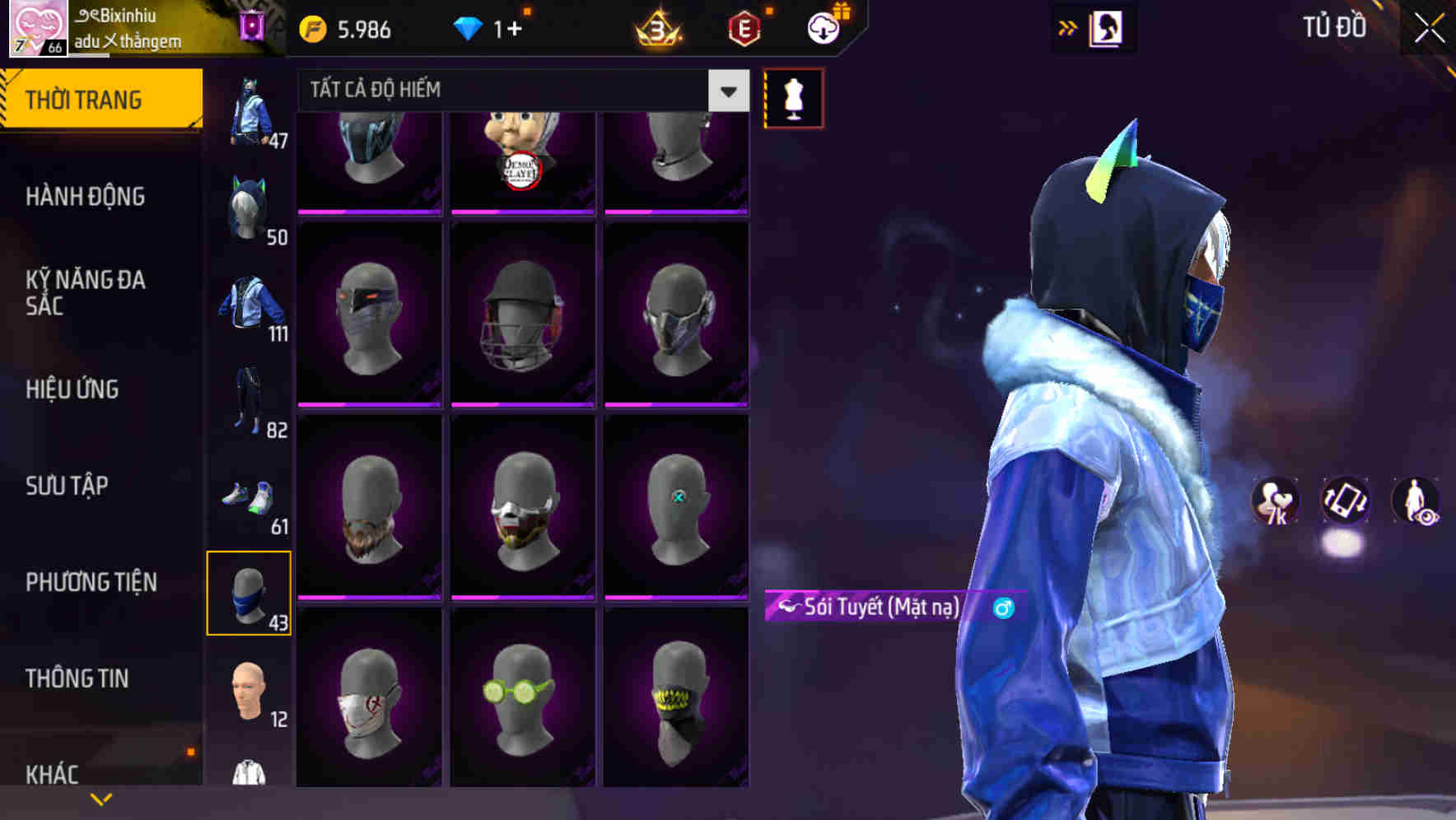Click the purple progress bar under Demon Slayer mask
Screen dimensions: 1456x820
pos(523,212)
